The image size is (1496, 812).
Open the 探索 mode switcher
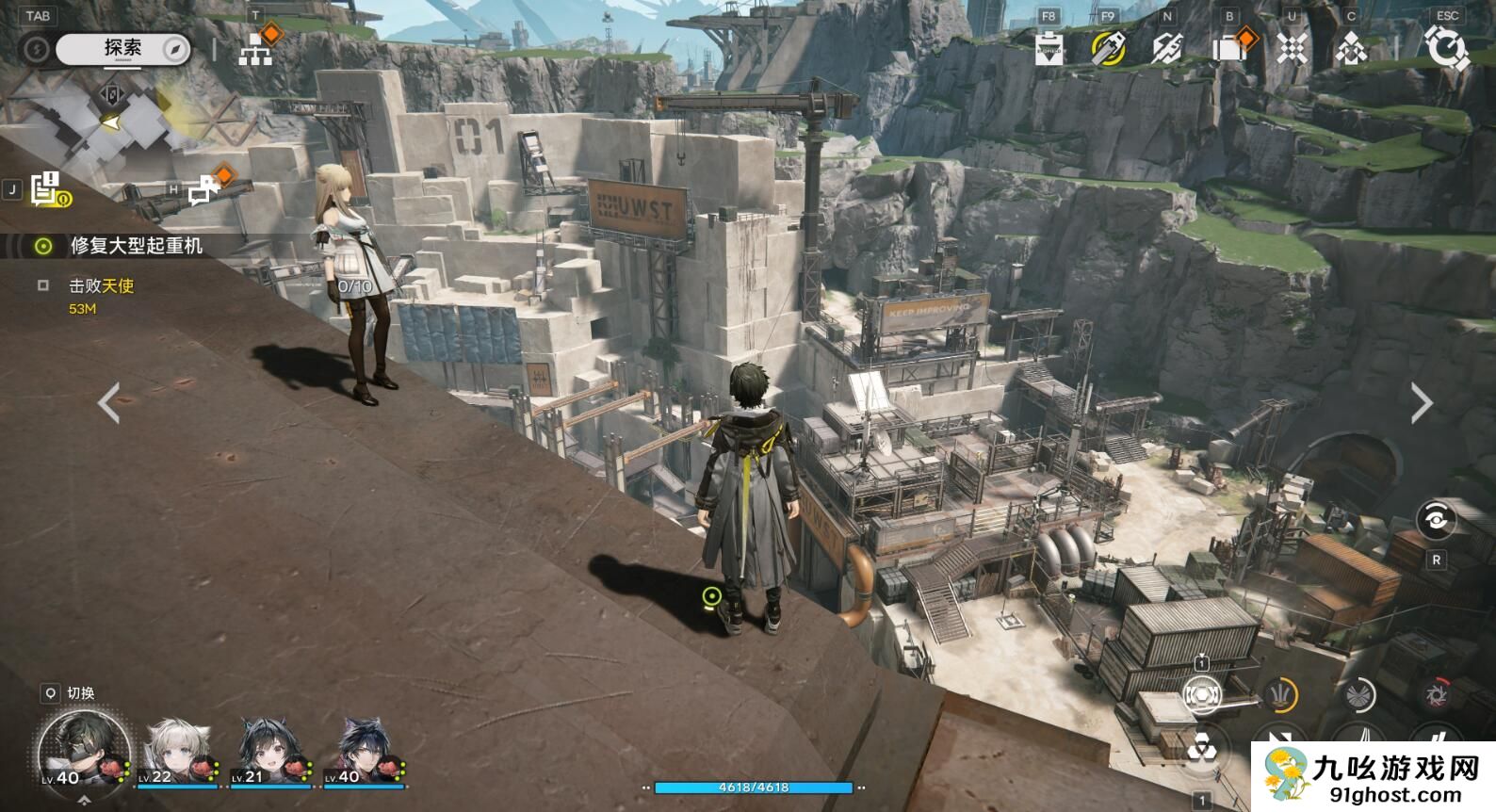point(123,49)
